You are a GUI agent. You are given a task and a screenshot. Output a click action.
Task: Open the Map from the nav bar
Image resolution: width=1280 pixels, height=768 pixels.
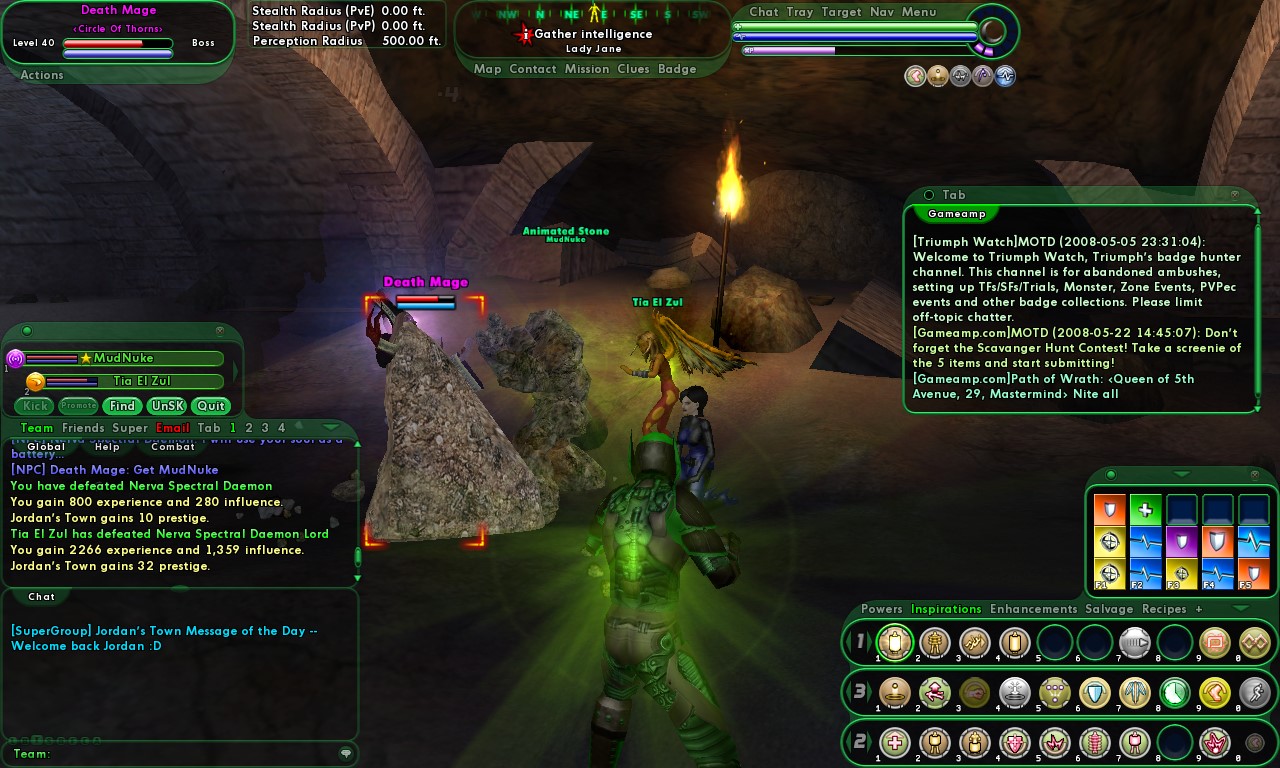[x=487, y=69]
